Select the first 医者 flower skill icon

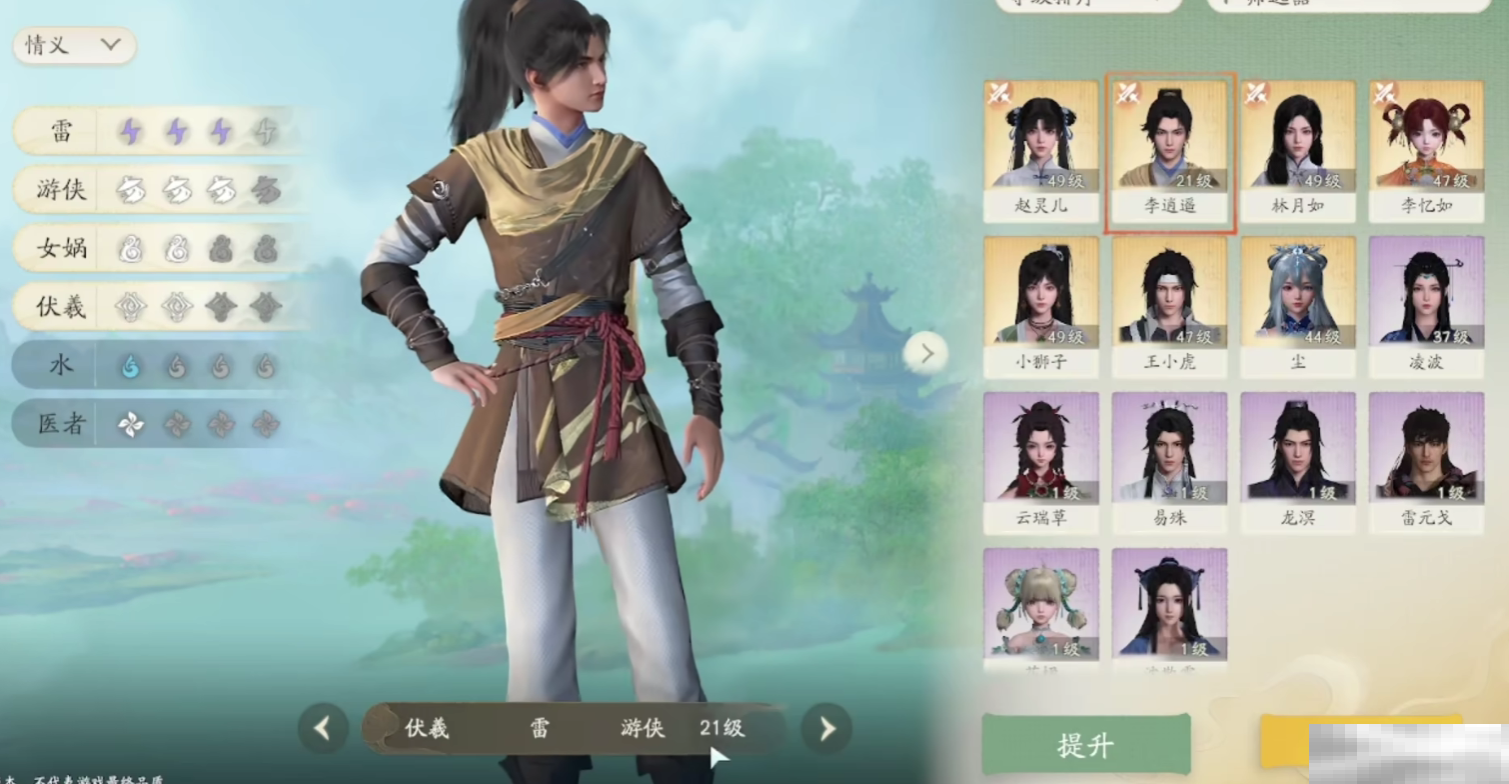[x=131, y=424]
